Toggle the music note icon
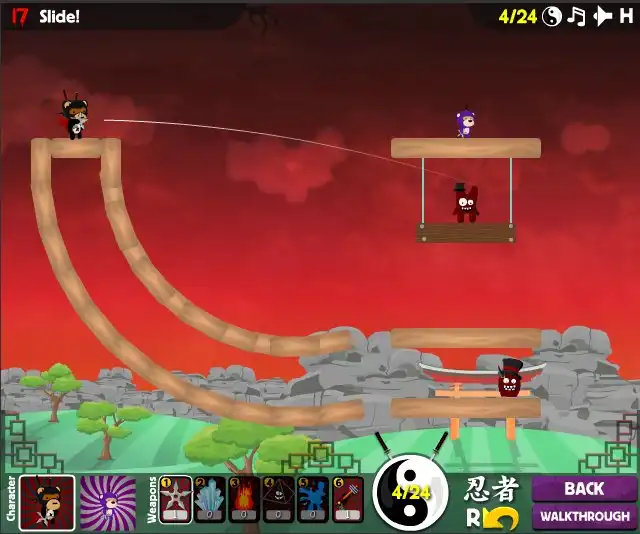Viewport: 640px width, 534px height. coord(576,16)
